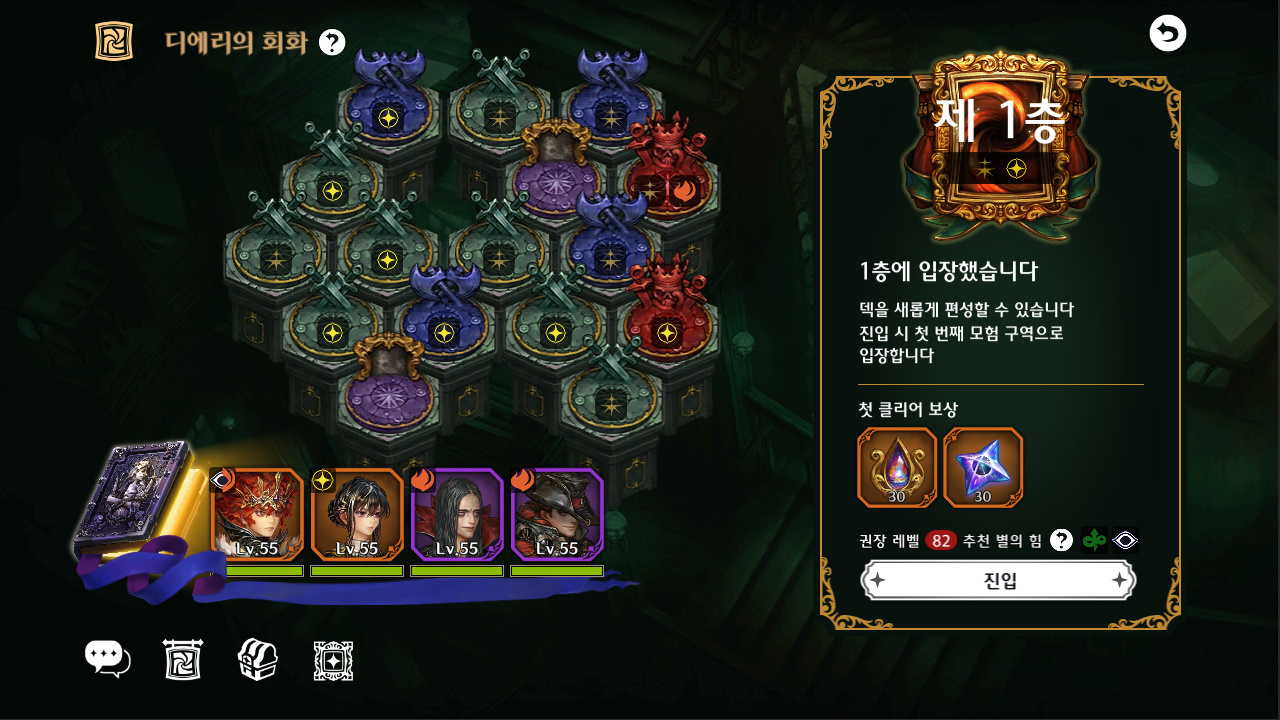Select the black-haired female hero portrait
This screenshot has height=720, width=1280.
pos(357,514)
